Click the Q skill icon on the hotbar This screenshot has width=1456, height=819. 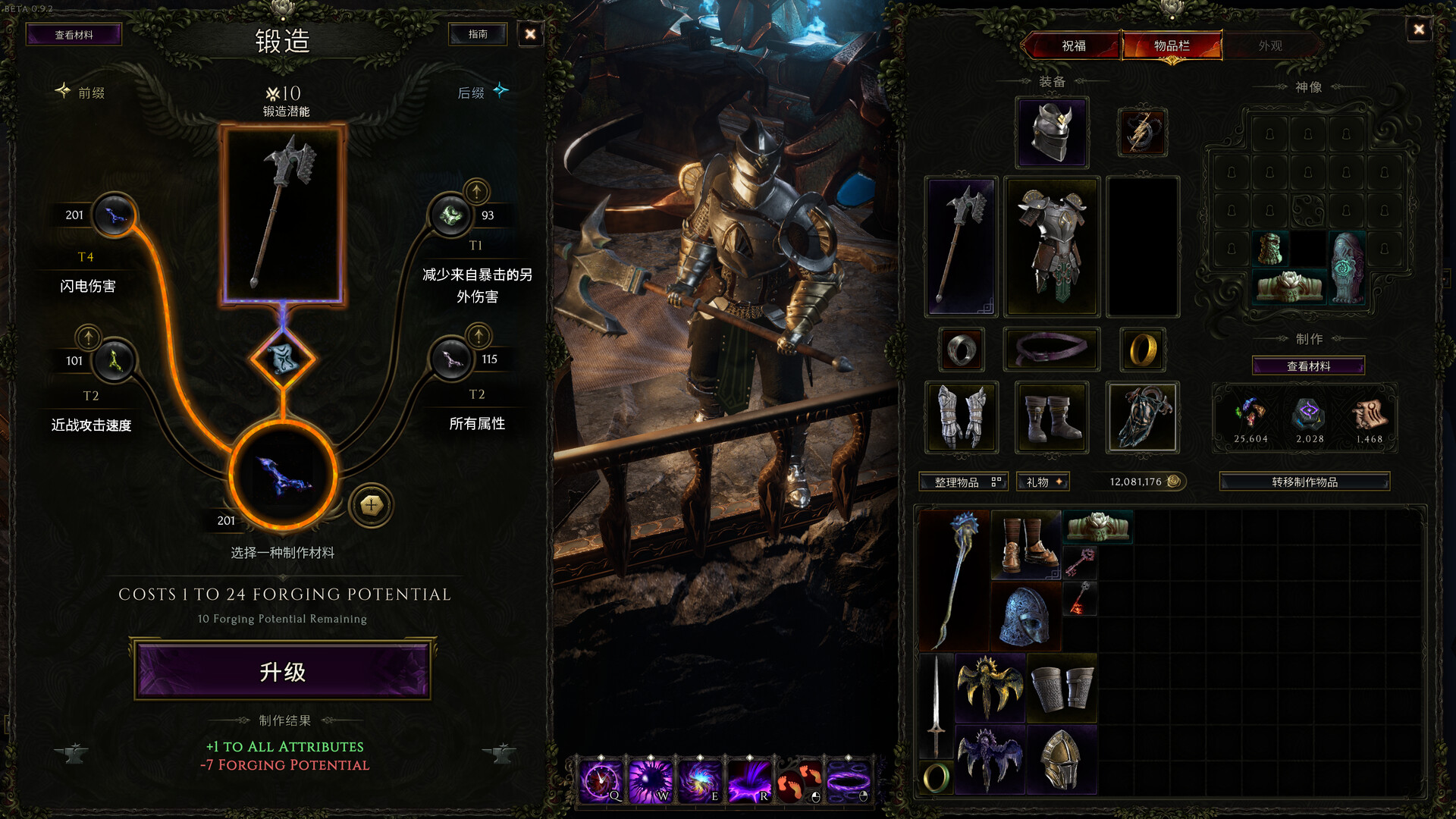click(601, 778)
